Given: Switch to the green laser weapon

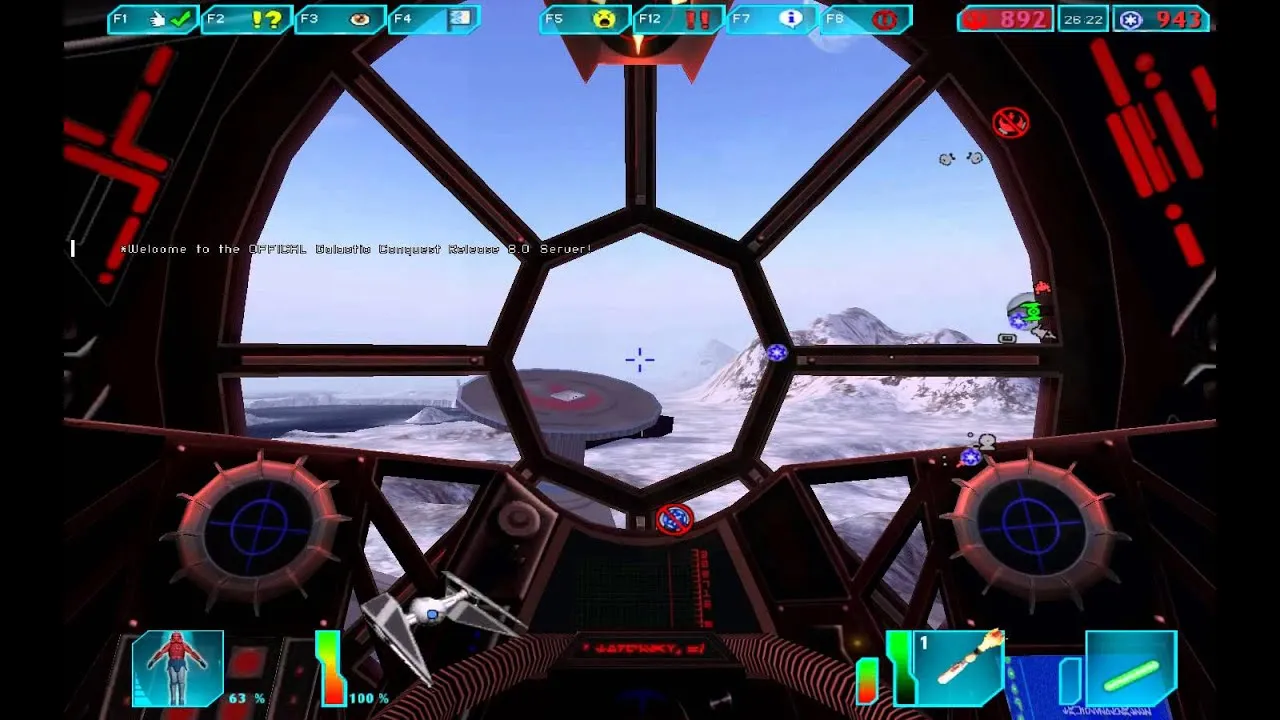Looking at the screenshot, I should coord(1131,668).
